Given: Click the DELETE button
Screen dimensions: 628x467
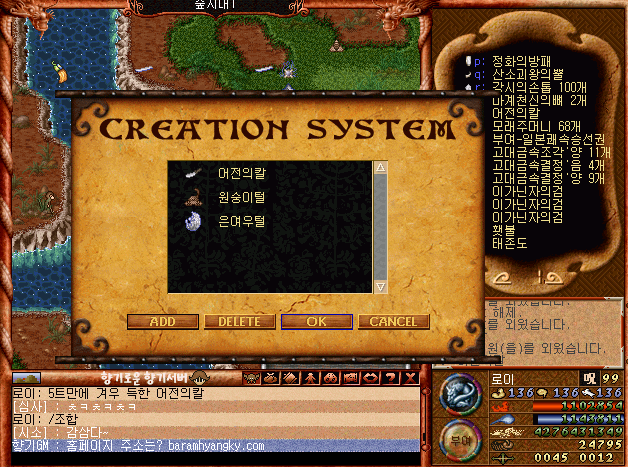Looking at the screenshot, I should [239, 322].
